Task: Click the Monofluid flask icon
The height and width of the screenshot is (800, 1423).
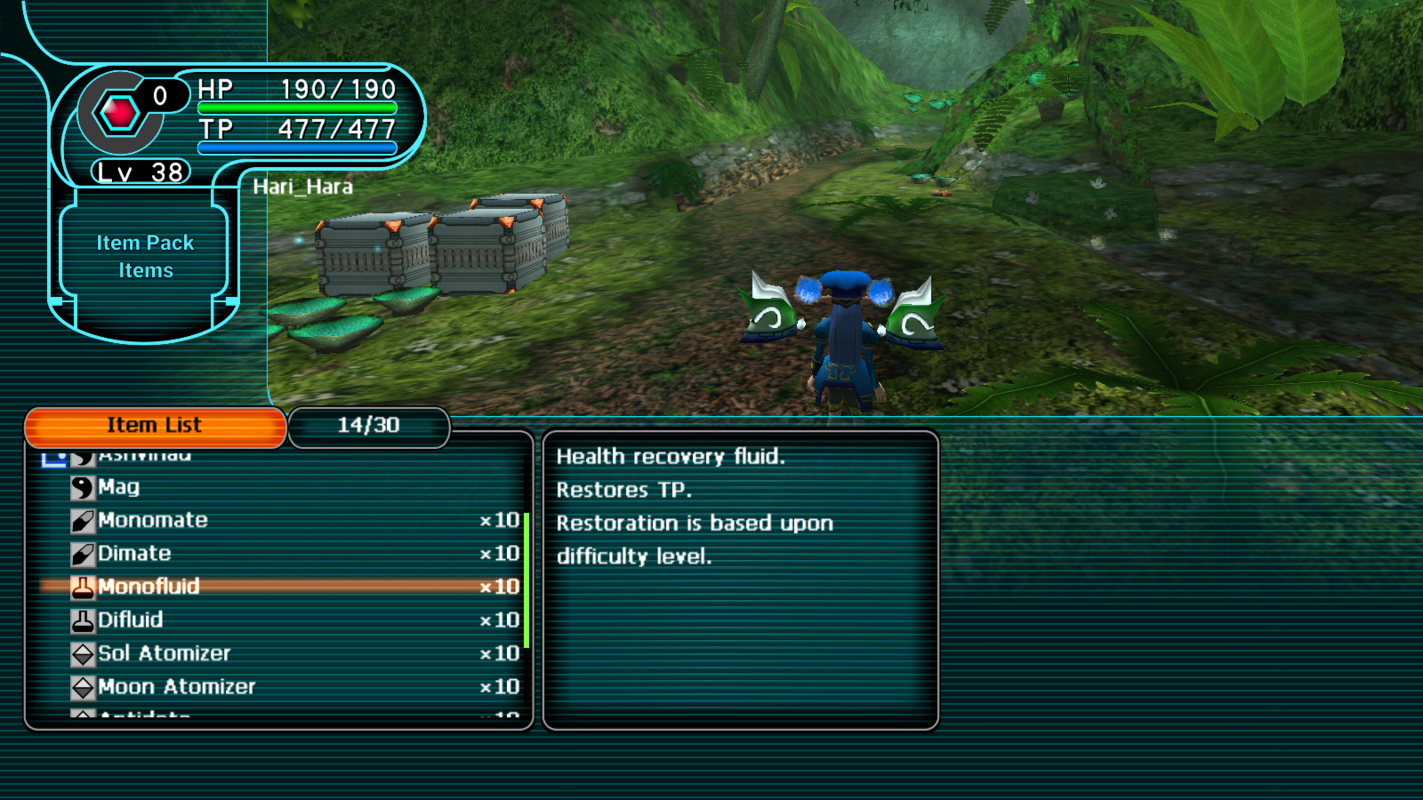Action: pyautogui.click(x=85, y=587)
